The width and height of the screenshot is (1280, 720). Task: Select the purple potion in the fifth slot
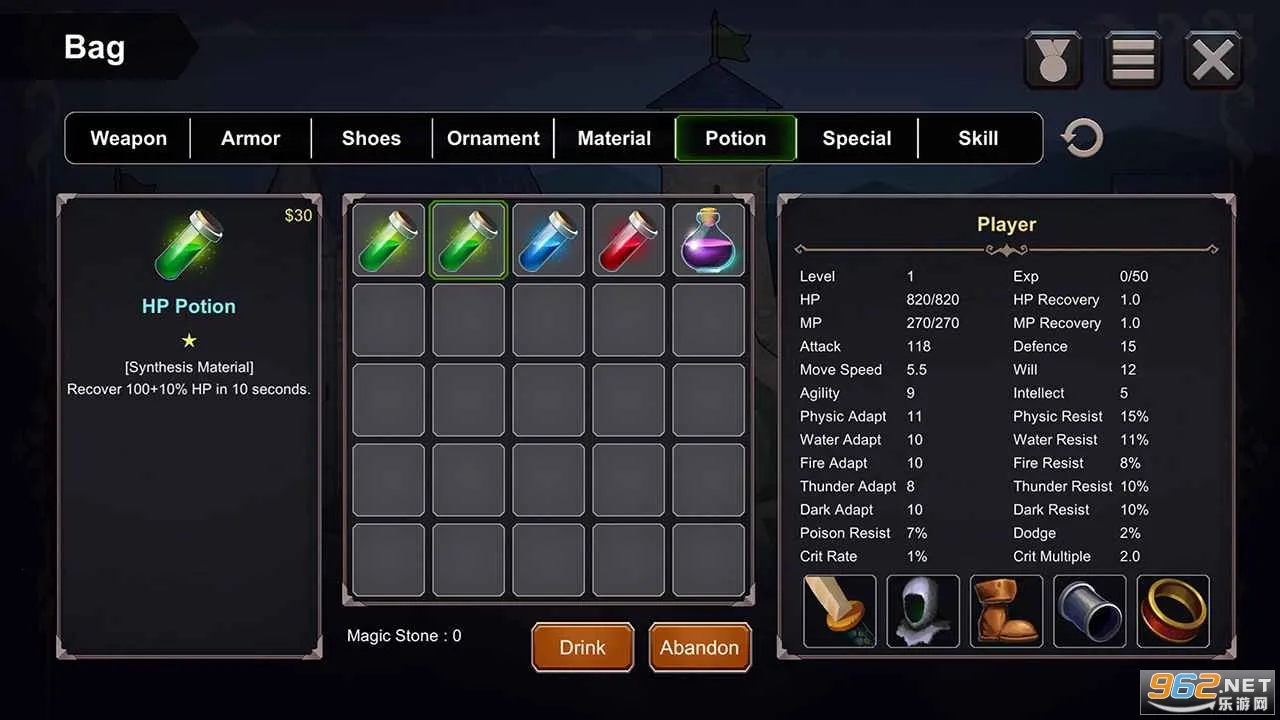point(708,239)
